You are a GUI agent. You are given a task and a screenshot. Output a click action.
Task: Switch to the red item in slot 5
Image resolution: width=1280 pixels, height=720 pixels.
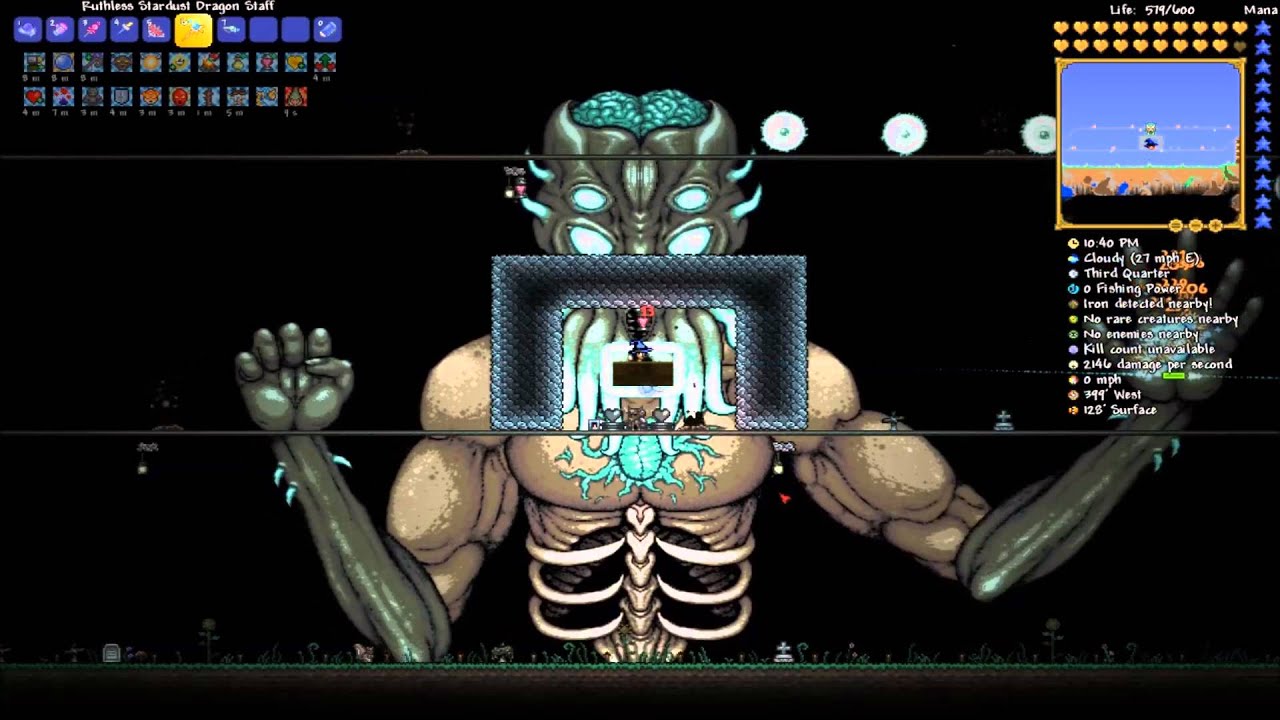pos(156,30)
